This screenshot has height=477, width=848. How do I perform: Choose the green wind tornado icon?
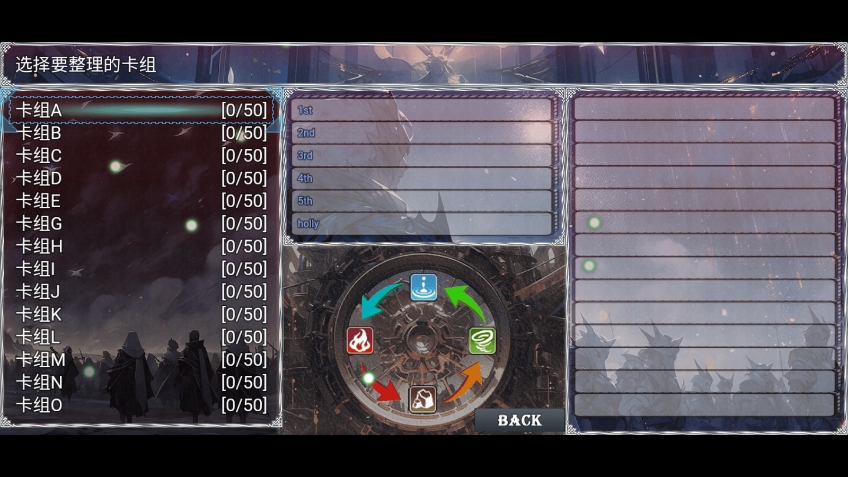coord(482,340)
